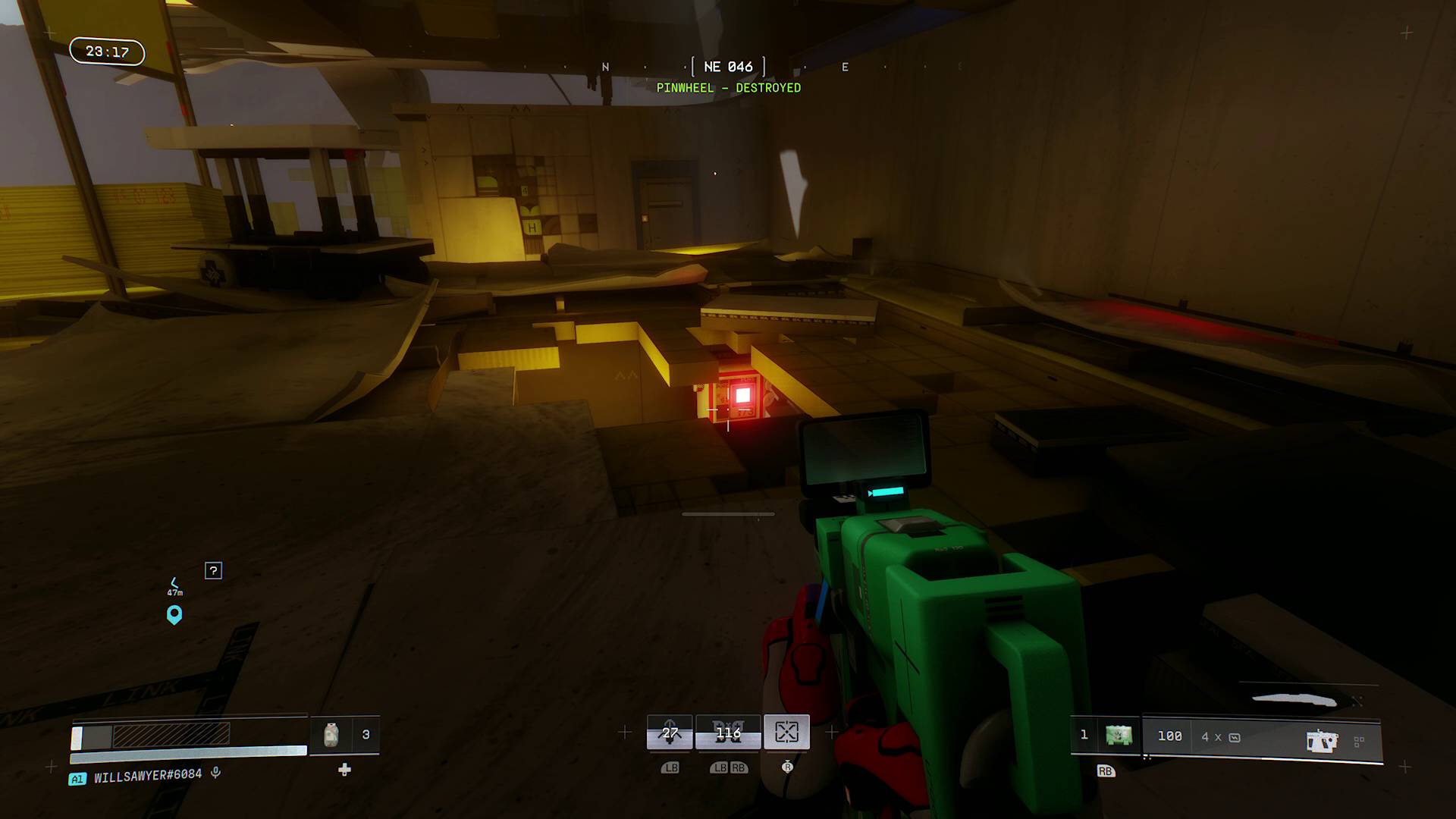Activate the goo cube gadget bound to R
This screenshot has height=819, width=1456.
[788, 731]
